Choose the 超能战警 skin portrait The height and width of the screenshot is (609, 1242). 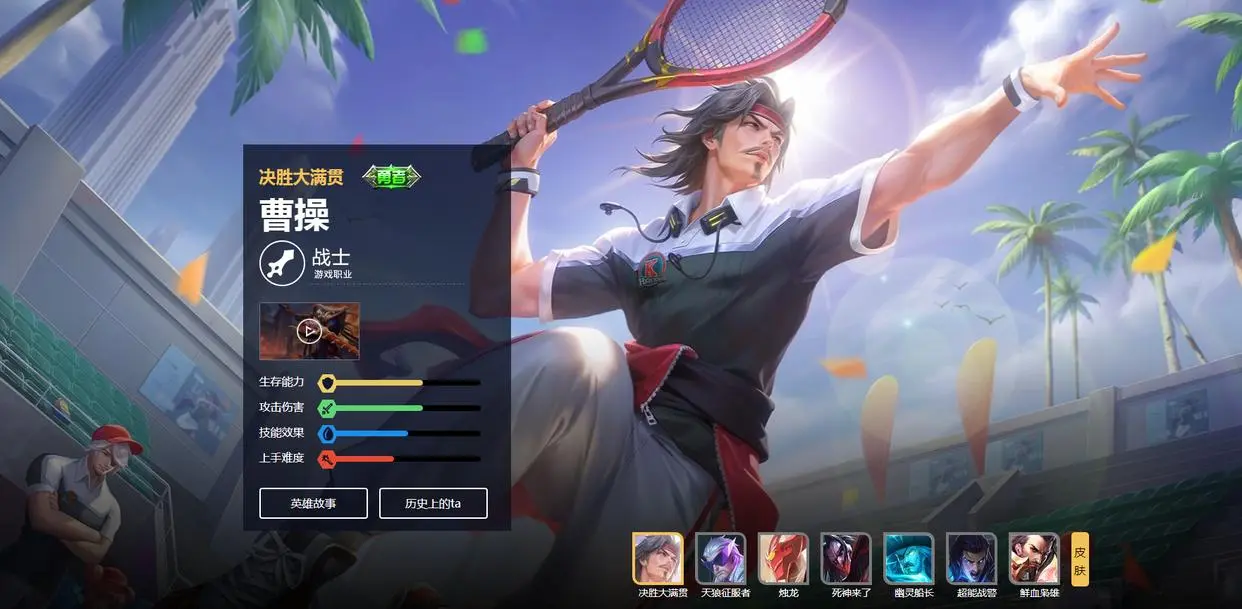[971, 558]
